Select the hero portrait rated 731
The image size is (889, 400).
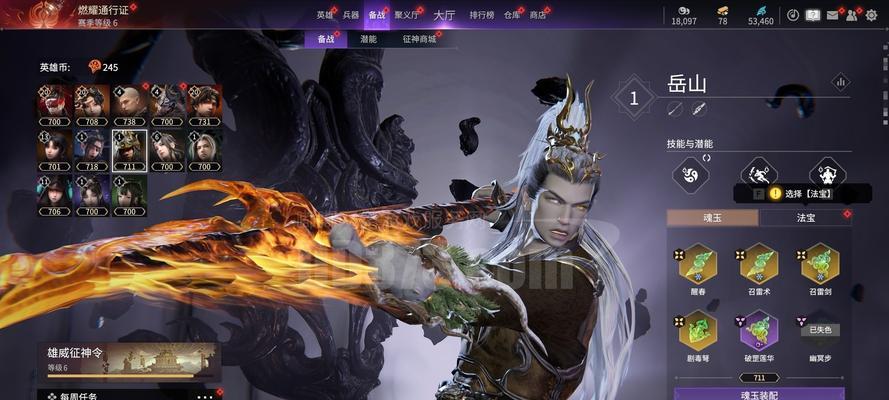[x=204, y=103]
